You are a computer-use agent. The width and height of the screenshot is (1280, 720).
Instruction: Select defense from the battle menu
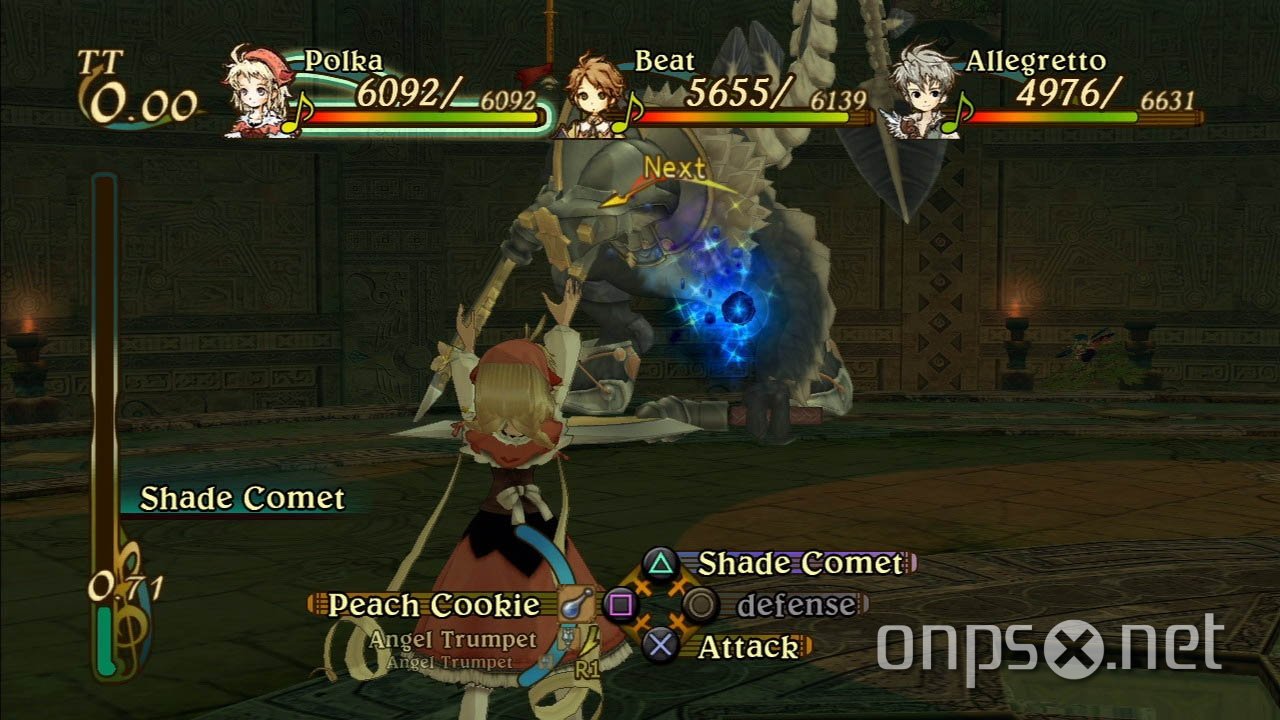[795, 604]
